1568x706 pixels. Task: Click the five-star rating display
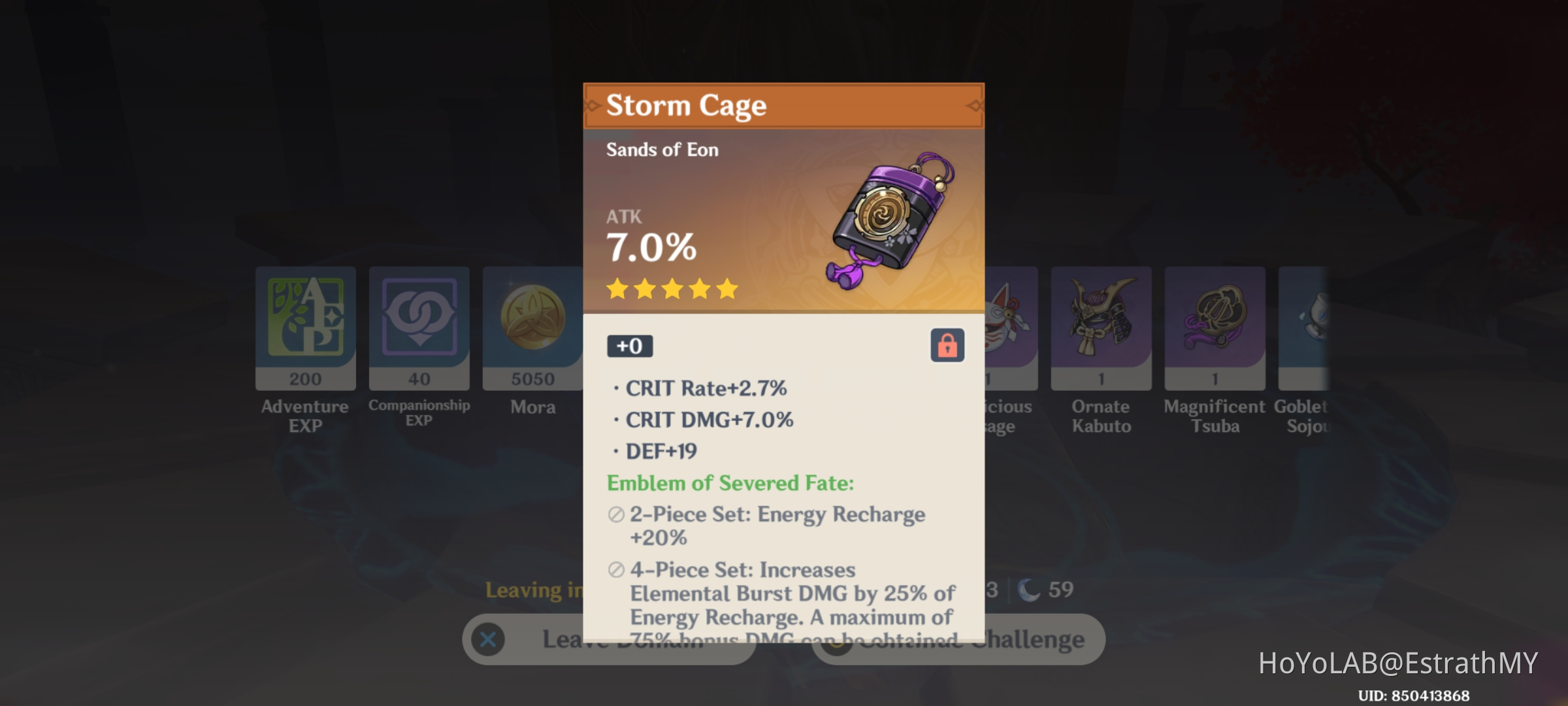[672, 290]
